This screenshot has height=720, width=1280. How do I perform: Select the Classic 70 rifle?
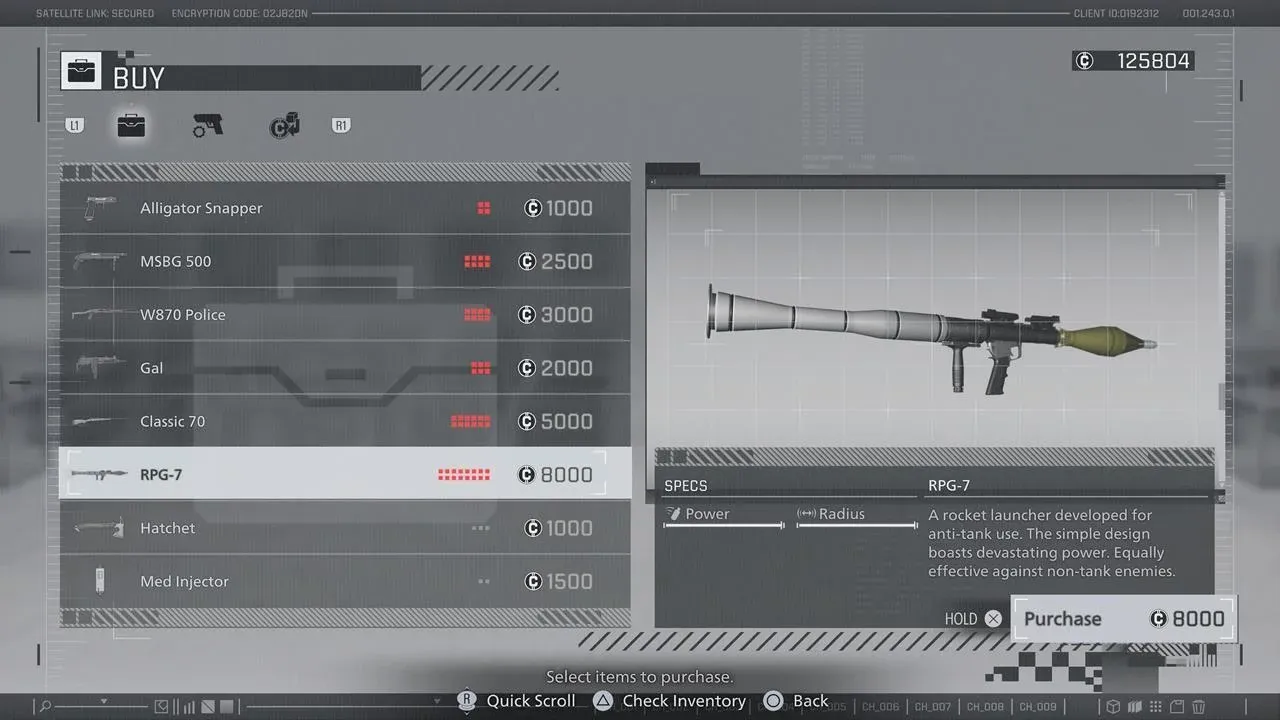point(345,421)
